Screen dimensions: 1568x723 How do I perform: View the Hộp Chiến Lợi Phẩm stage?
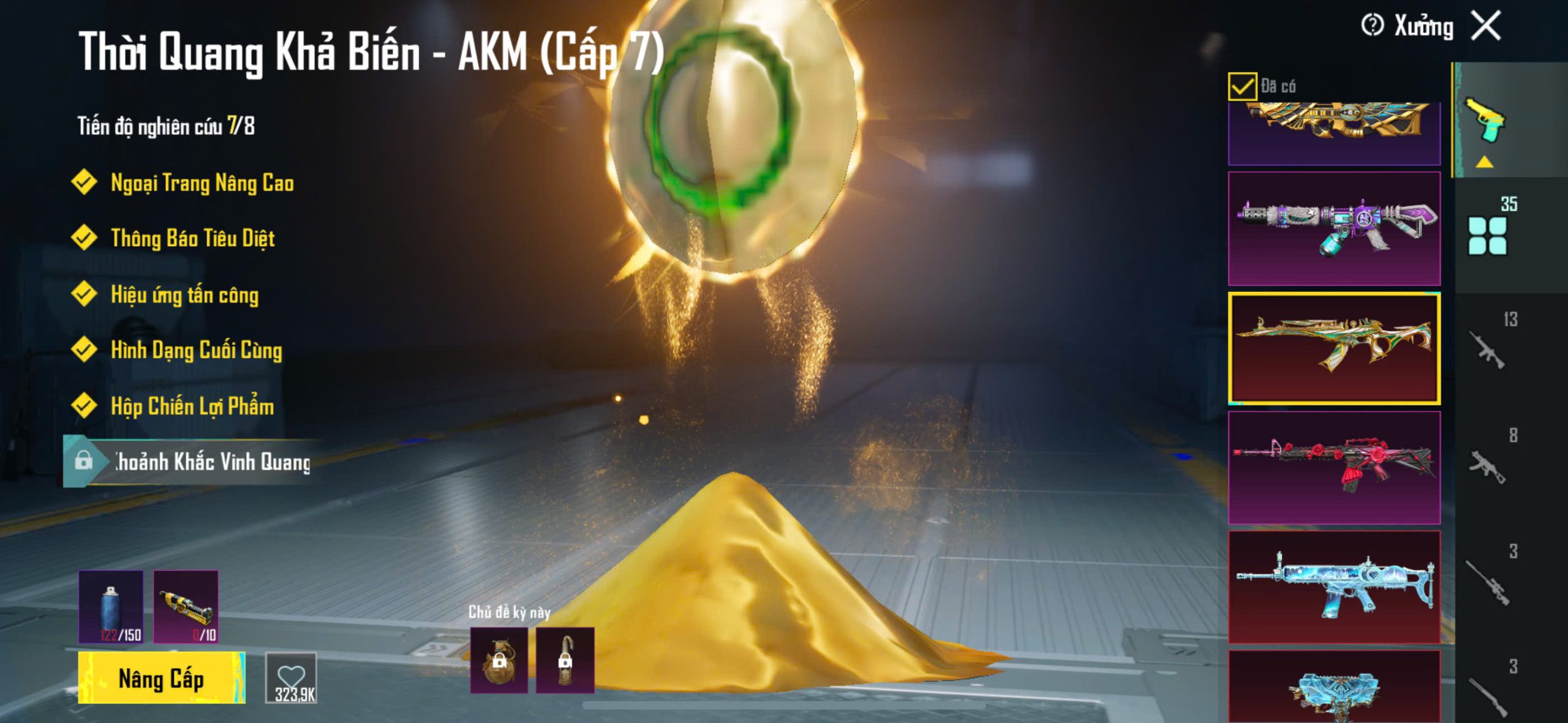tap(192, 406)
